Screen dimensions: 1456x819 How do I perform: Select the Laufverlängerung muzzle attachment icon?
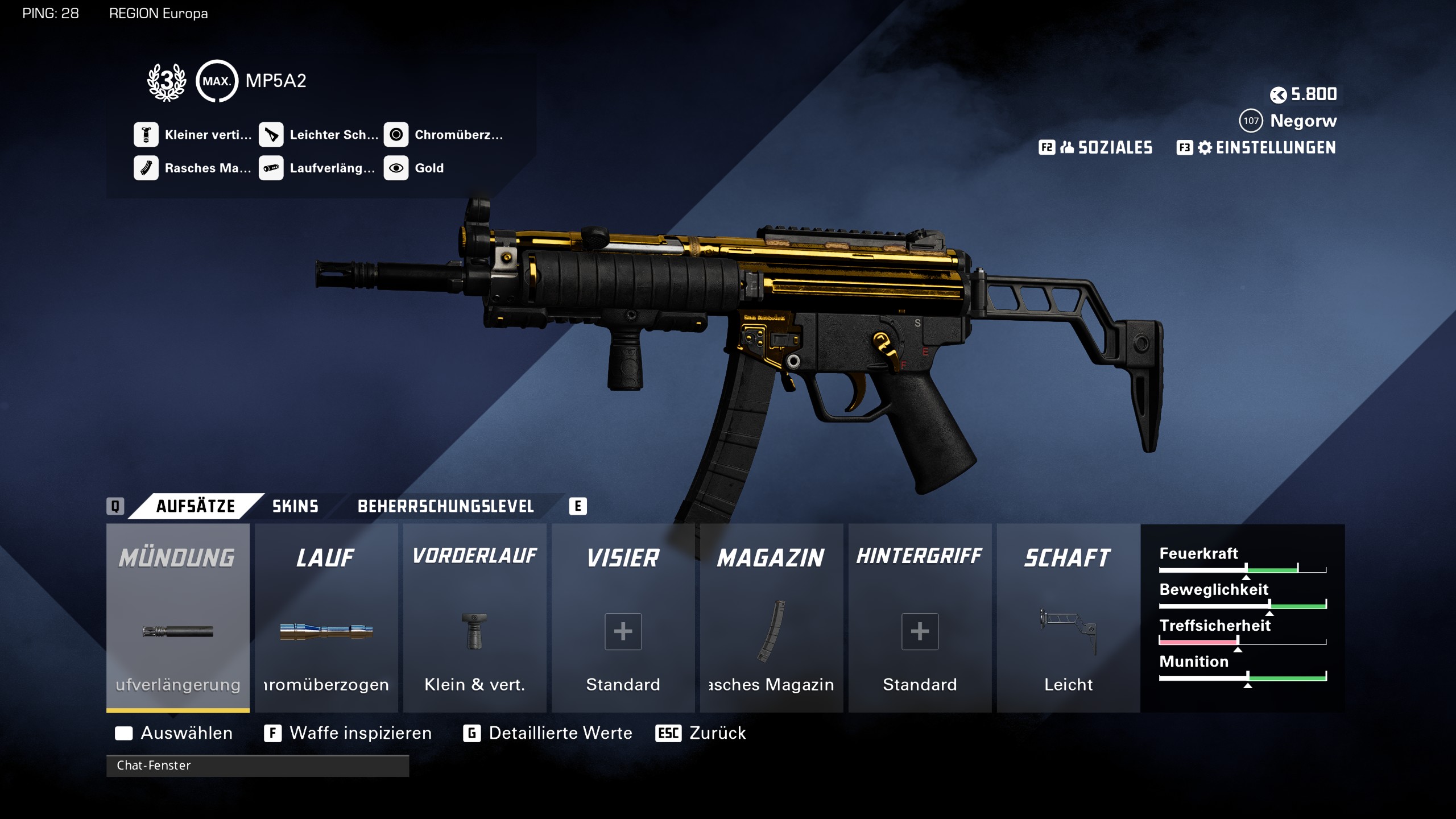point(177,631)
